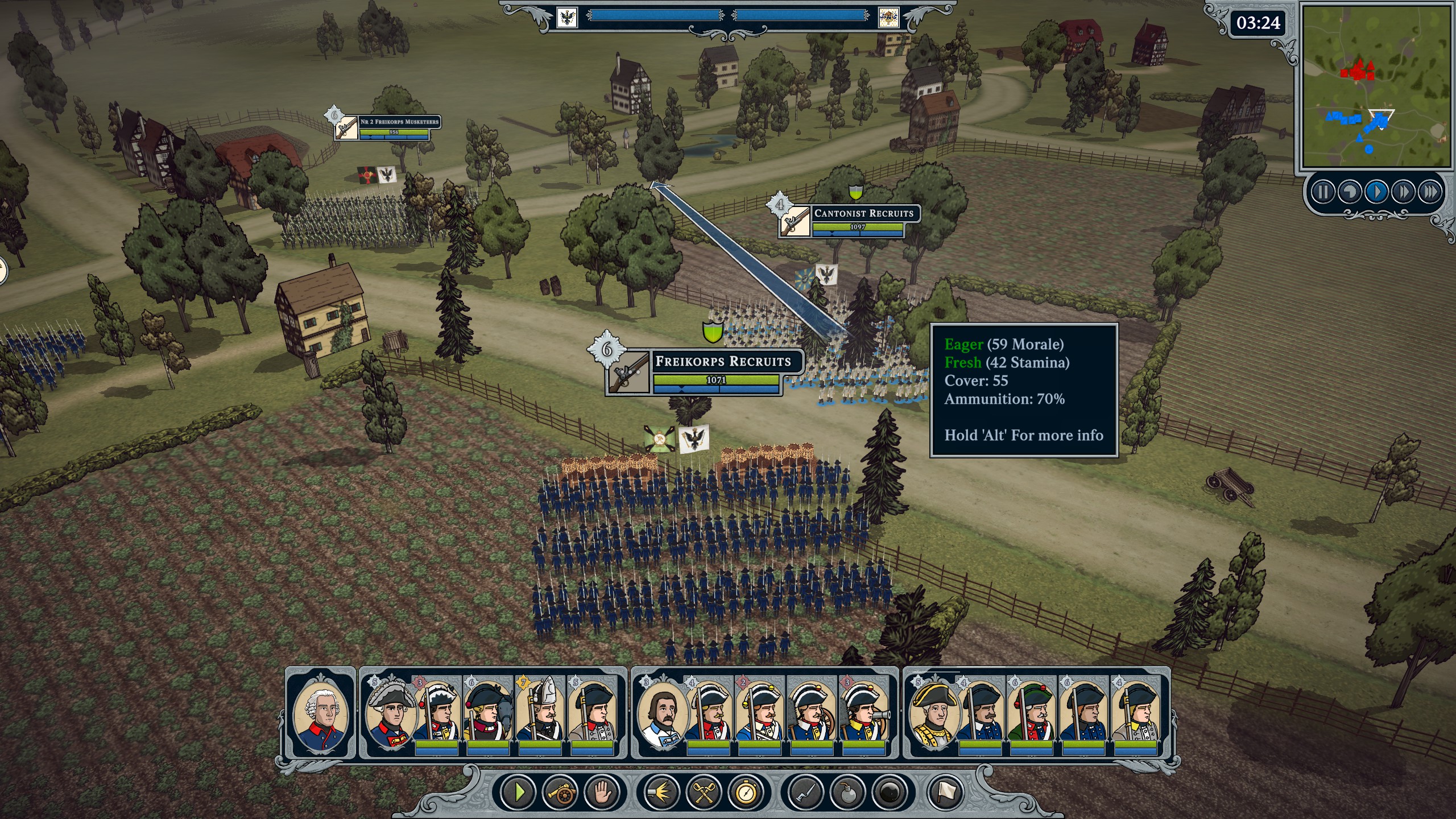This screenshot has height=819, width=1456.
Task: Pause the battle
Action: tap(1322, 192)
